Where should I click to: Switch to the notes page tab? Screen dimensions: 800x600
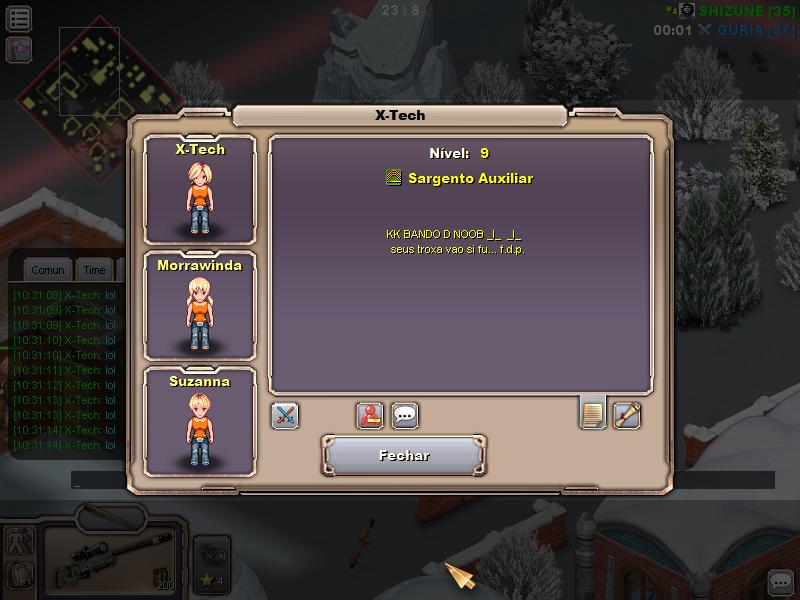(593, 413)
